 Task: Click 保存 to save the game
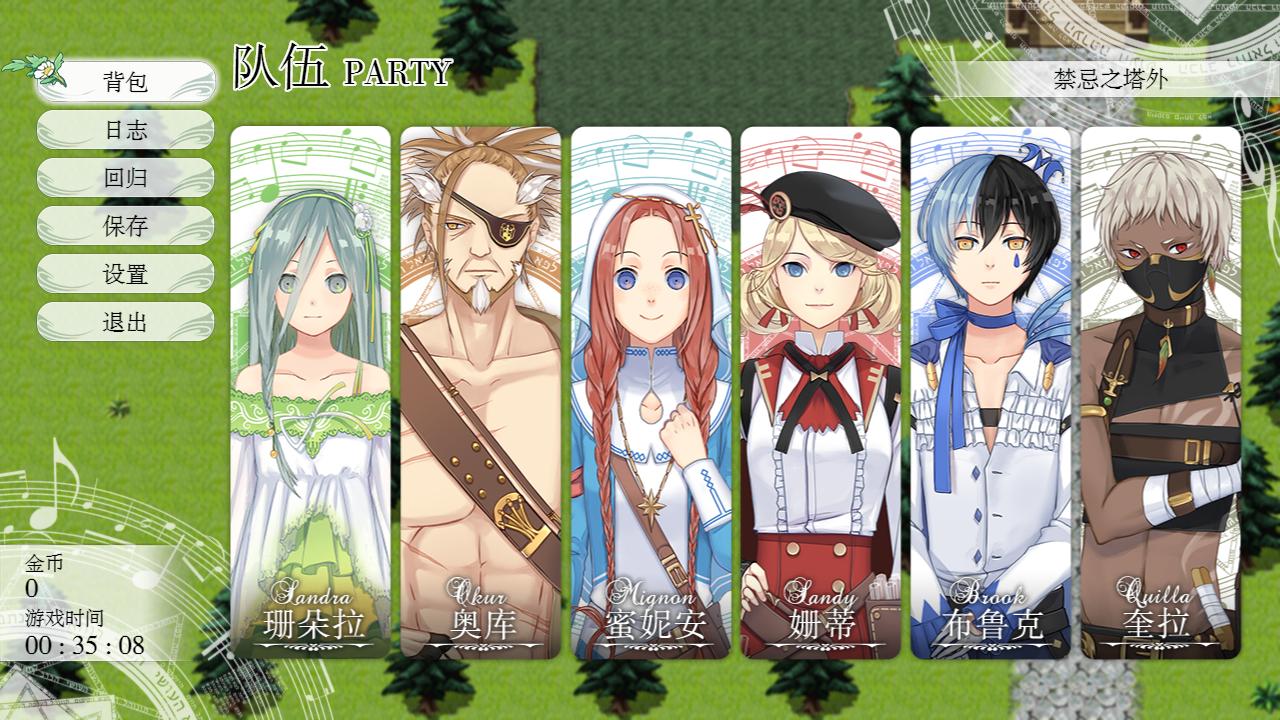pyautogui.click(x=125, y=226)
